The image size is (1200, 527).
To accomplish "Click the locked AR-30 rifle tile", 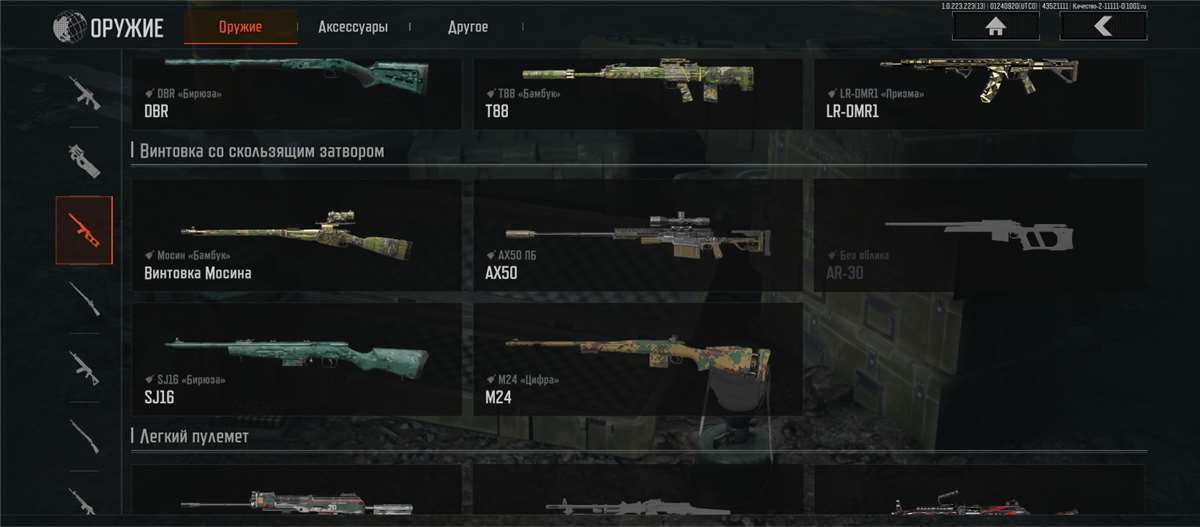I will (x=979, y=236).
